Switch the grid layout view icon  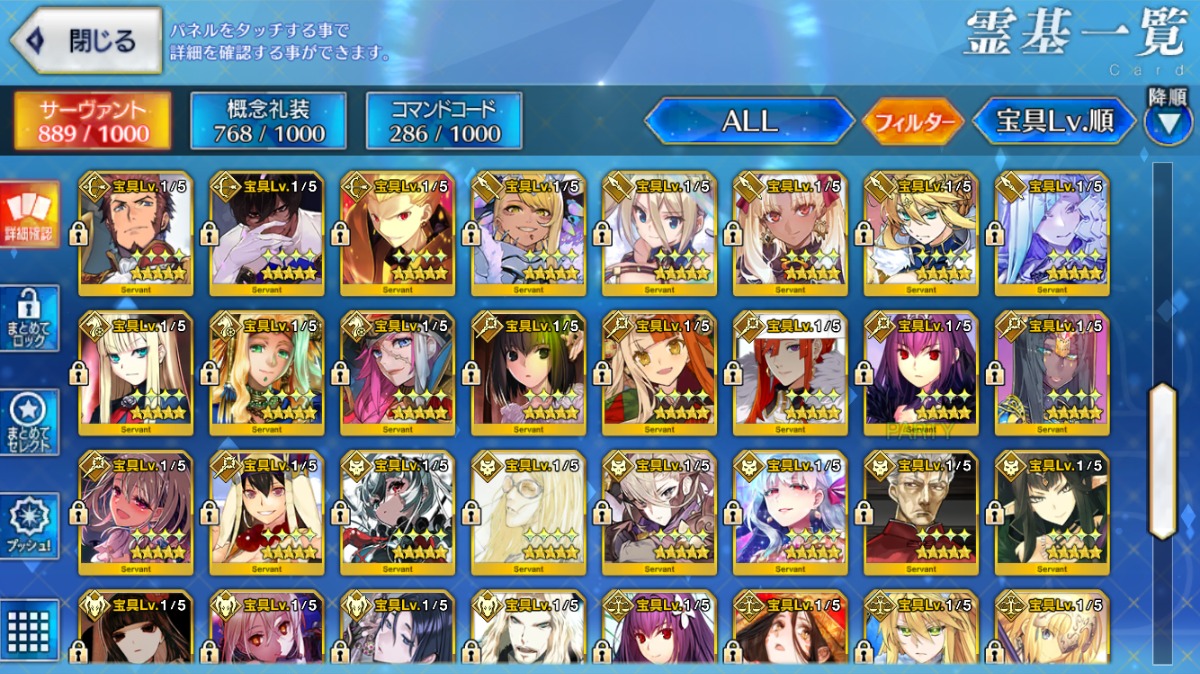[x=29, y=630]
